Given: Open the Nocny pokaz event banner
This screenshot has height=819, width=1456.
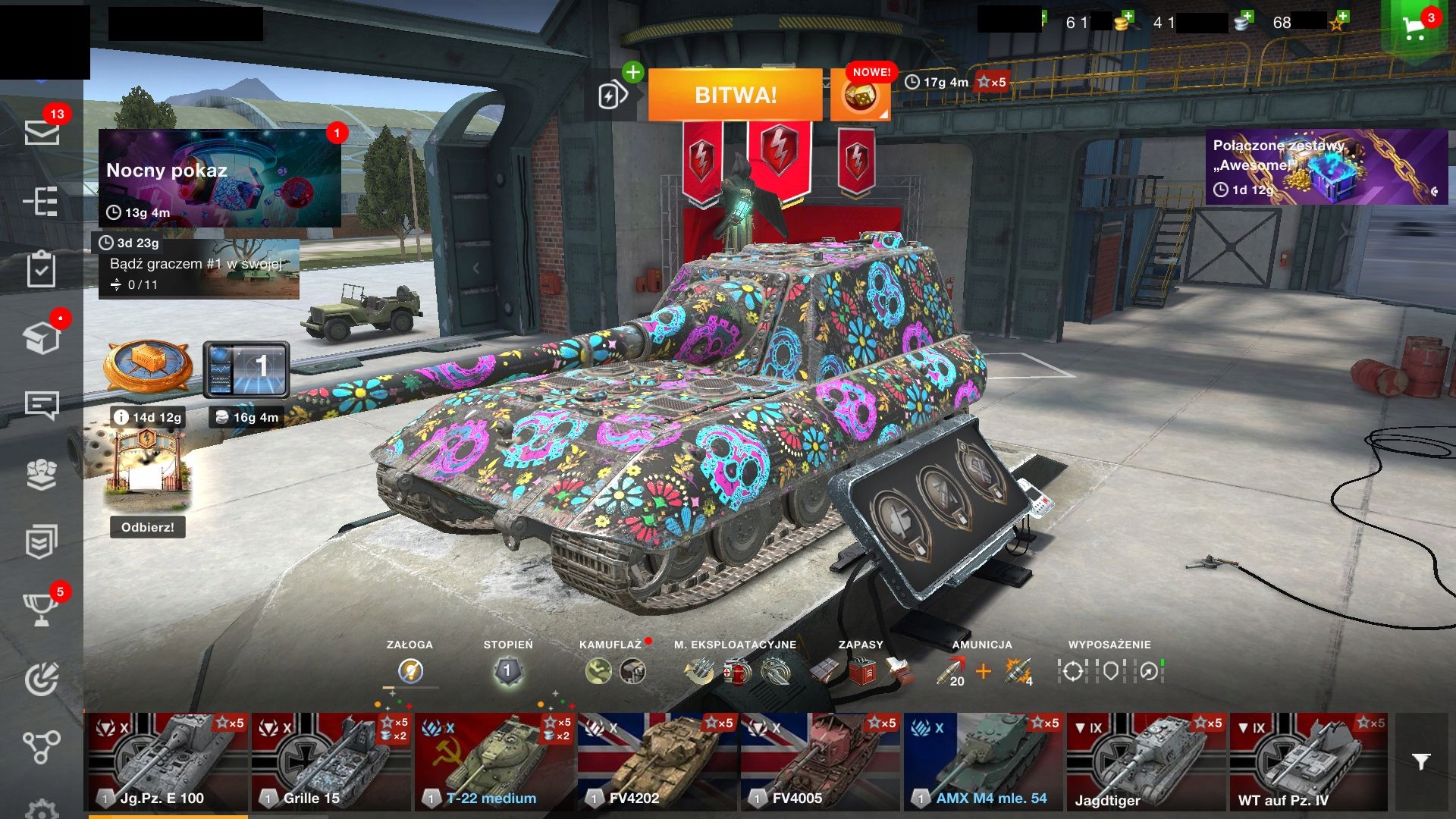Looking at the screenshot, I should pyautogui.click(x=219, y=177).
